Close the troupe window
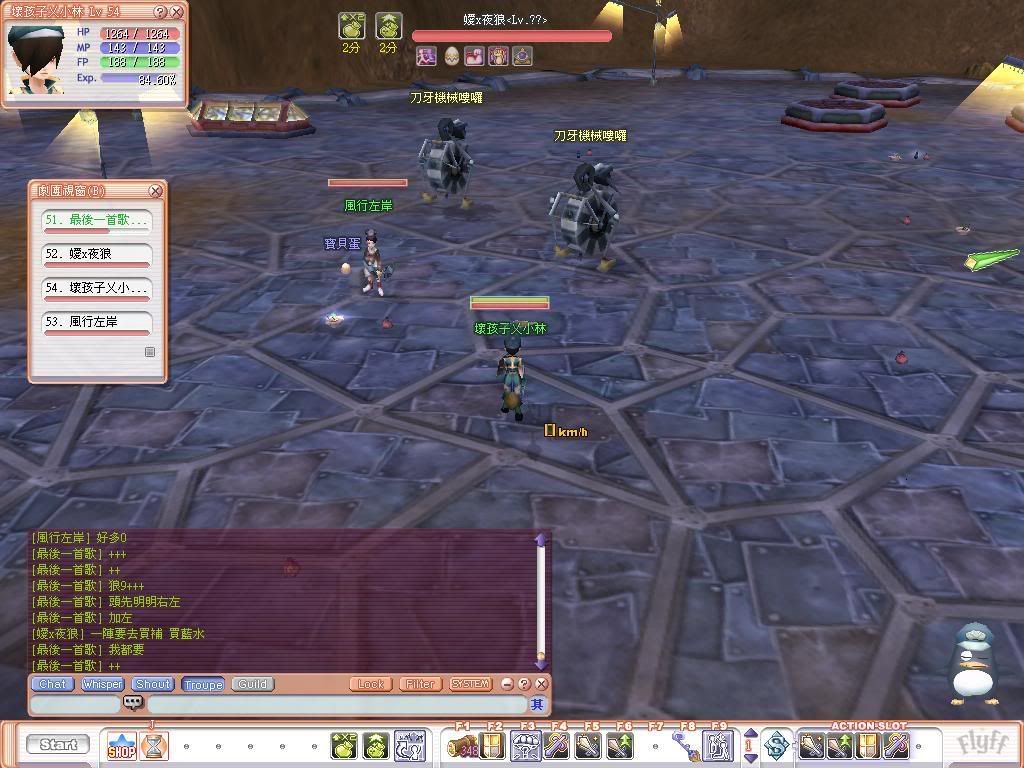The height and width of the screenshot is (768, 1024). click(x=156, y=191)
